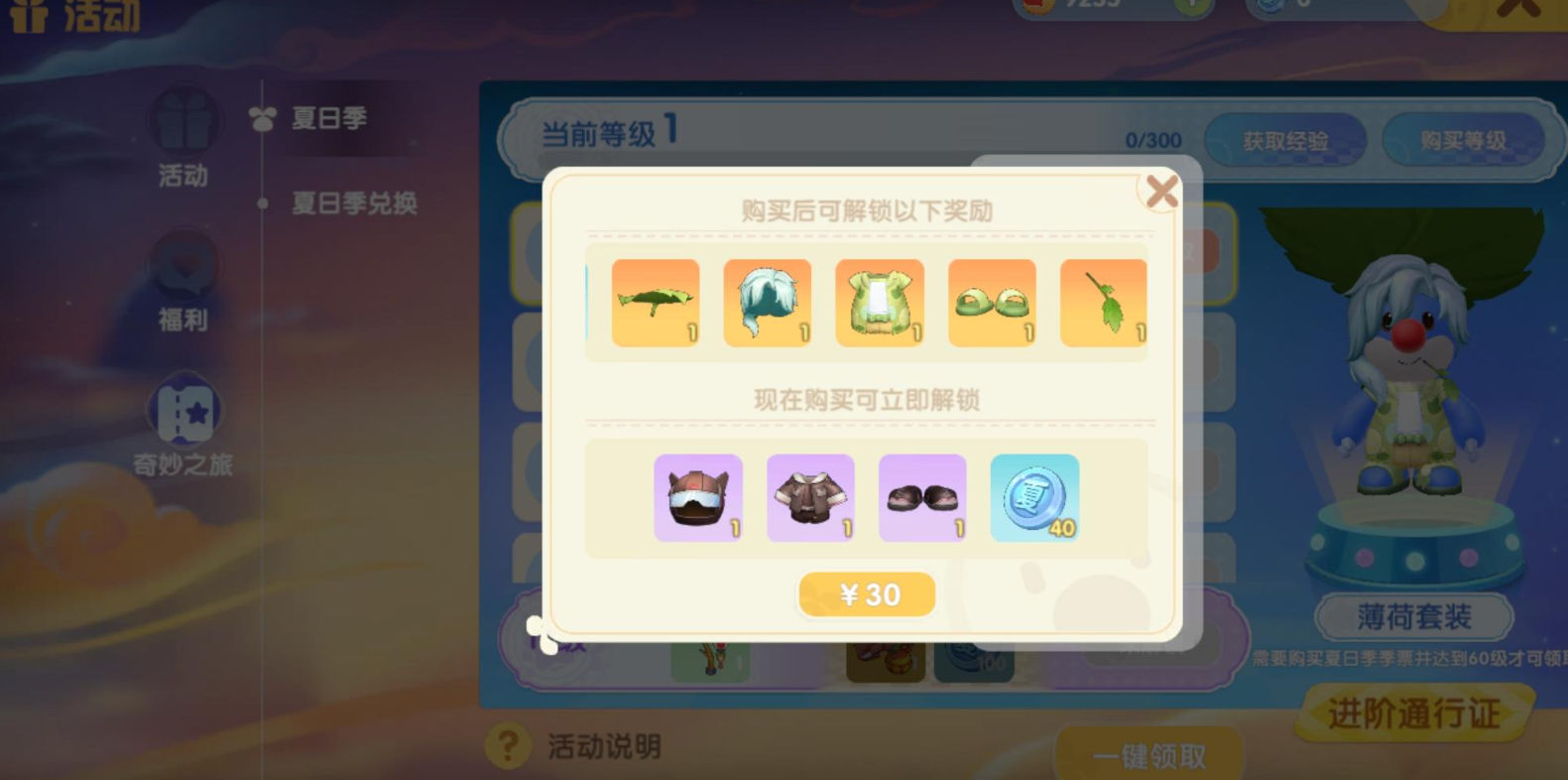
Task: Switch to the 夏日季 tab
Action: coord(328,118)
